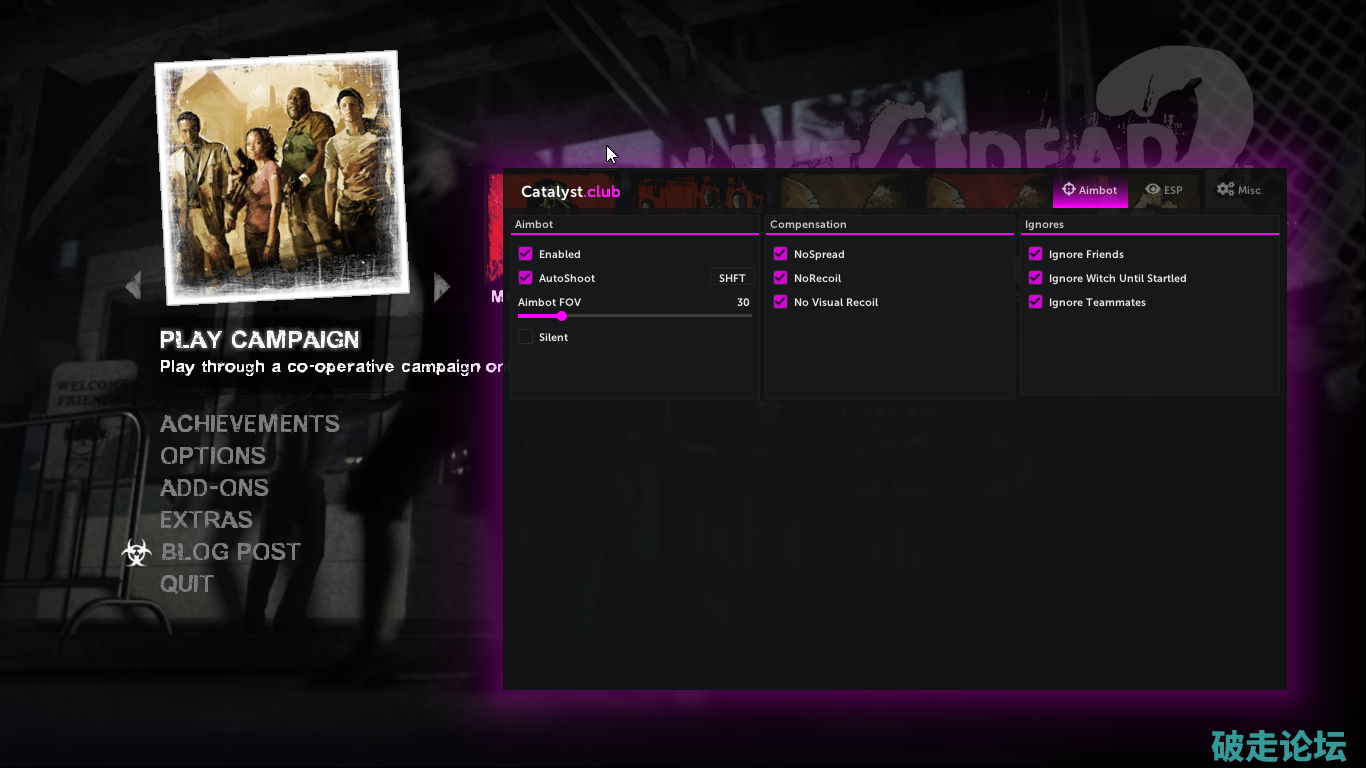Screen dimensions: 1366x768
Task: Toggle Ignore Witch Until Startled
Action: point(1036,278)
